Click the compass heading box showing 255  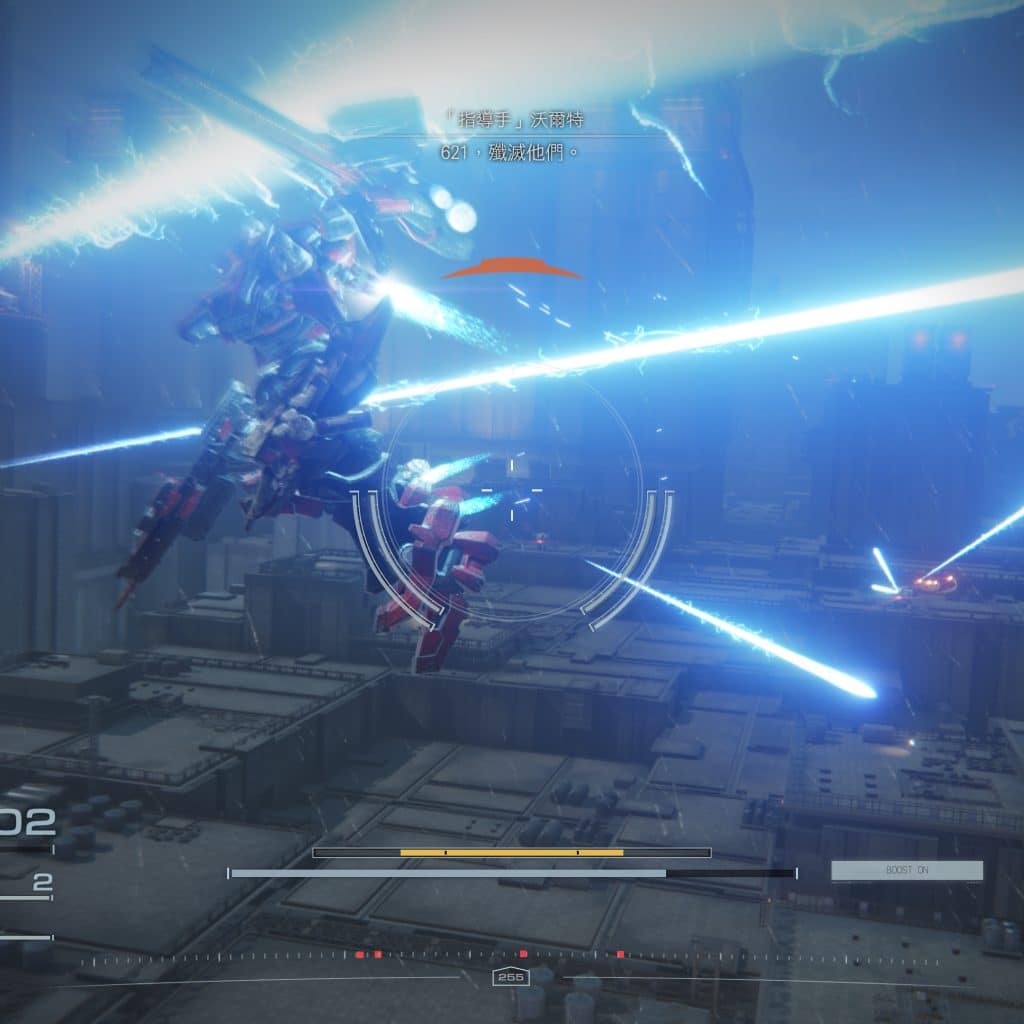click(511, 977)
